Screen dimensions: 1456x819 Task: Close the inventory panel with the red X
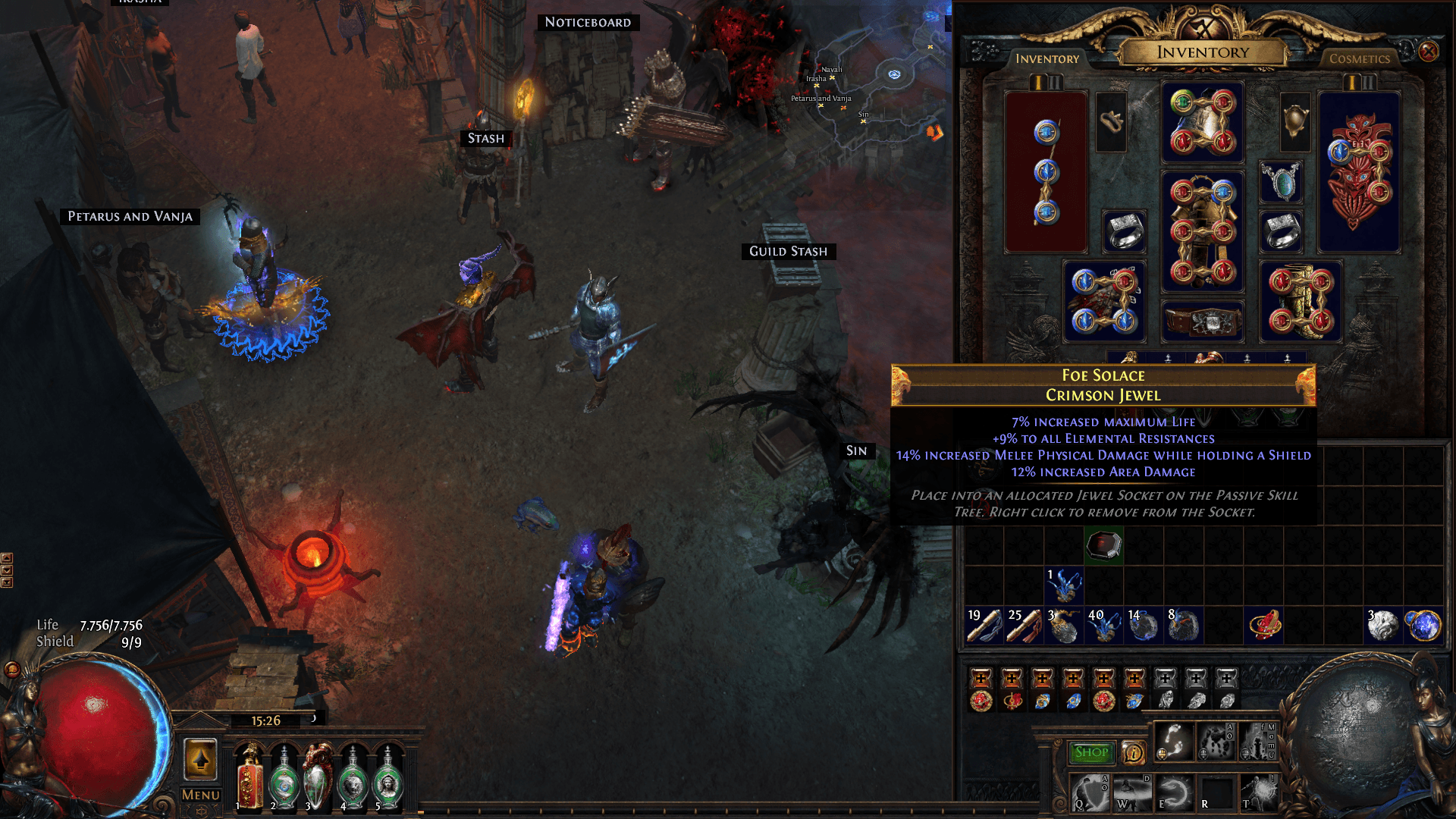point(1429,52)
